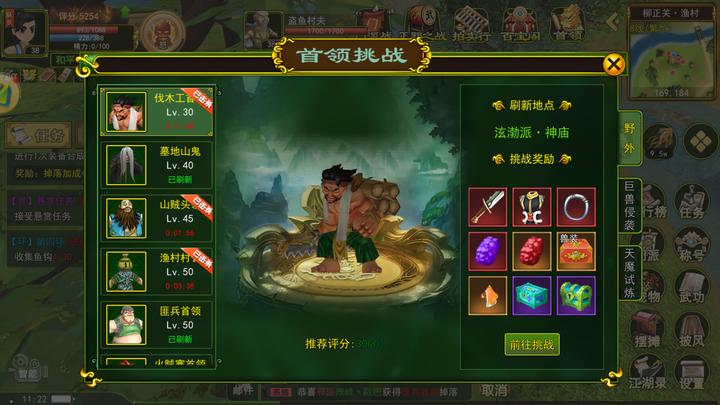
Task: Select the 墓地山鬼 Lv. 40 boss row
Action: (157, 164)
